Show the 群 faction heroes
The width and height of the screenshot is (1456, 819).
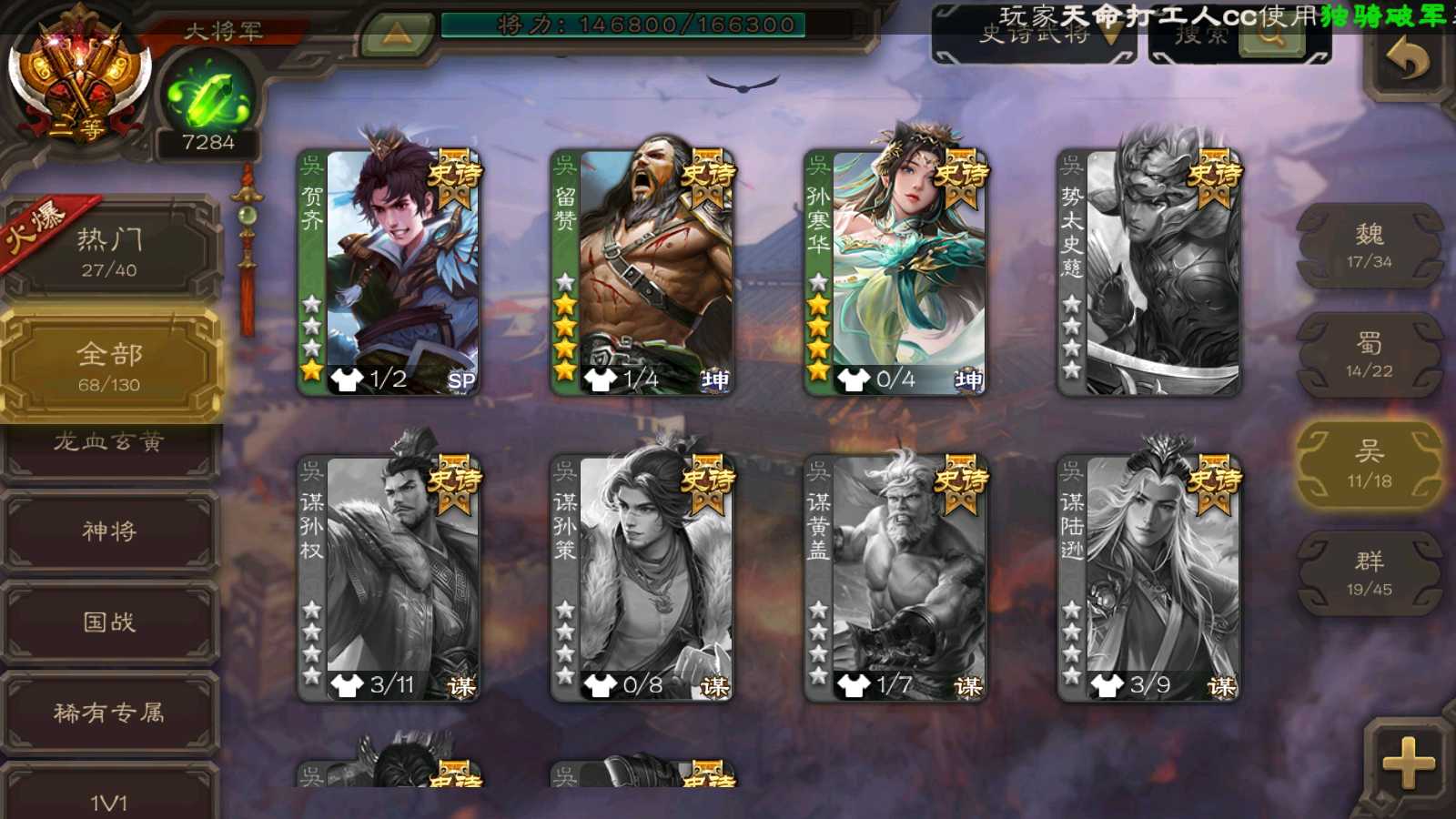1369,574
